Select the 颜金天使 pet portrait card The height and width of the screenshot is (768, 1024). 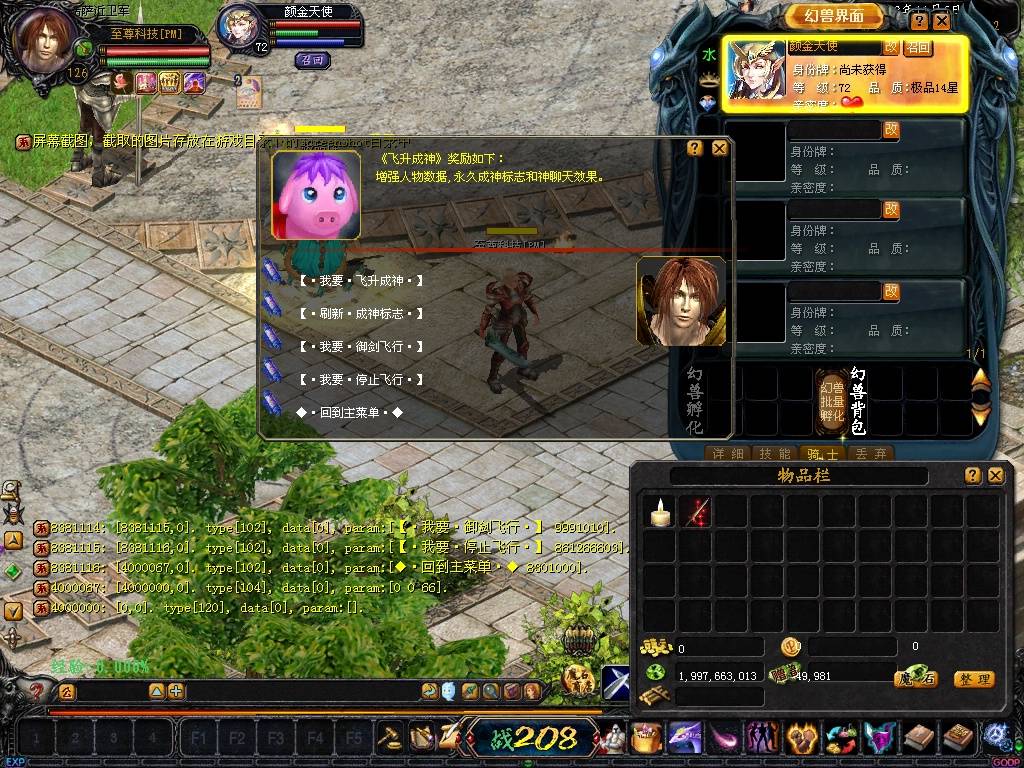757,70
